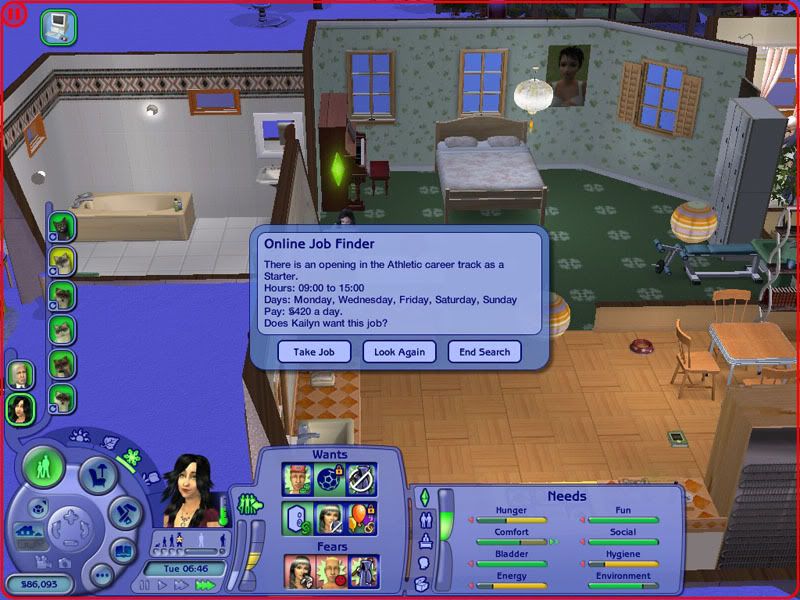Open the options ellipsis button
The height and width of the screenshot is (600, 800).
point(100,575)
